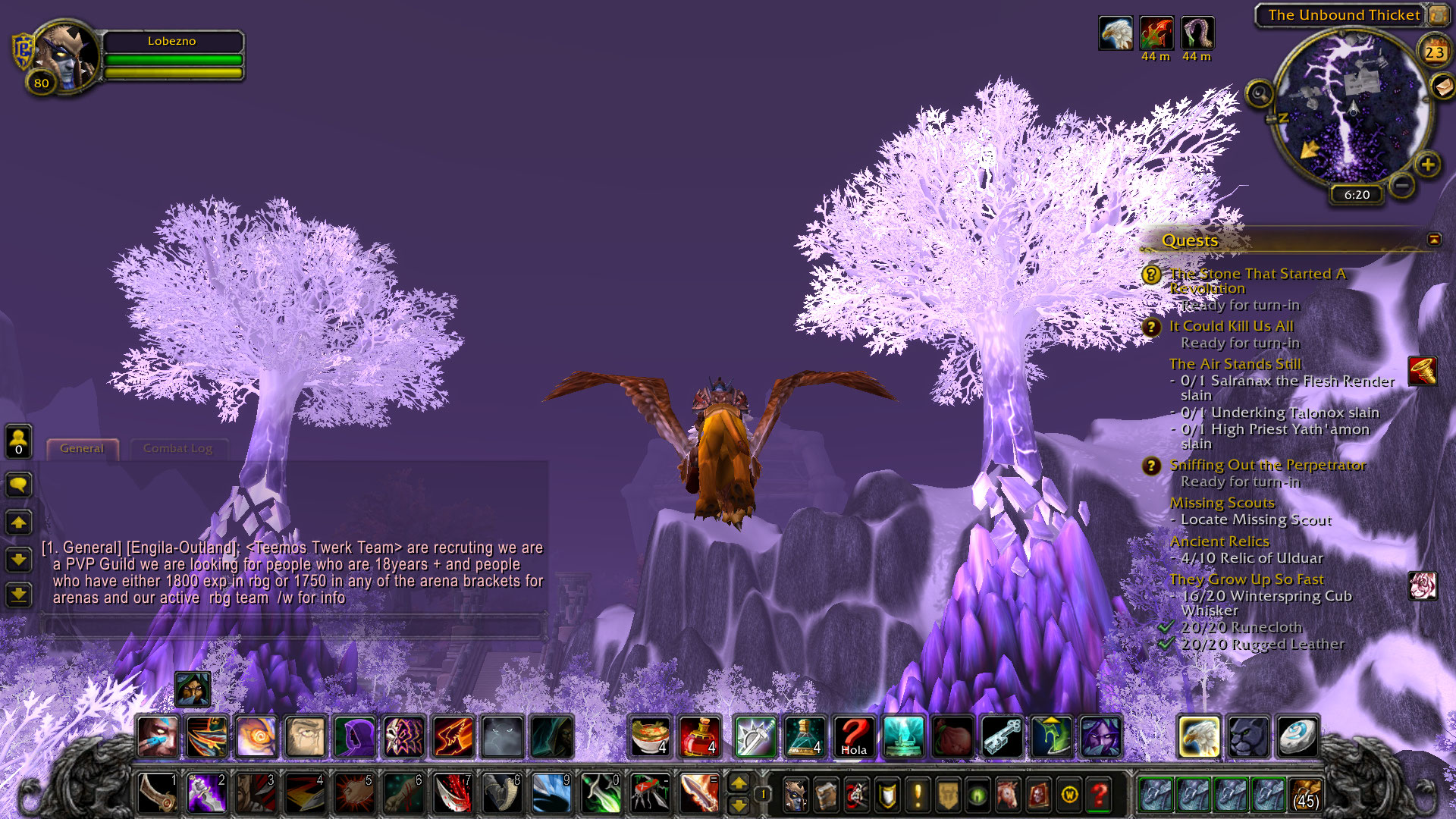Check the mail envelope icon by the minimap

coord(1443,86)
